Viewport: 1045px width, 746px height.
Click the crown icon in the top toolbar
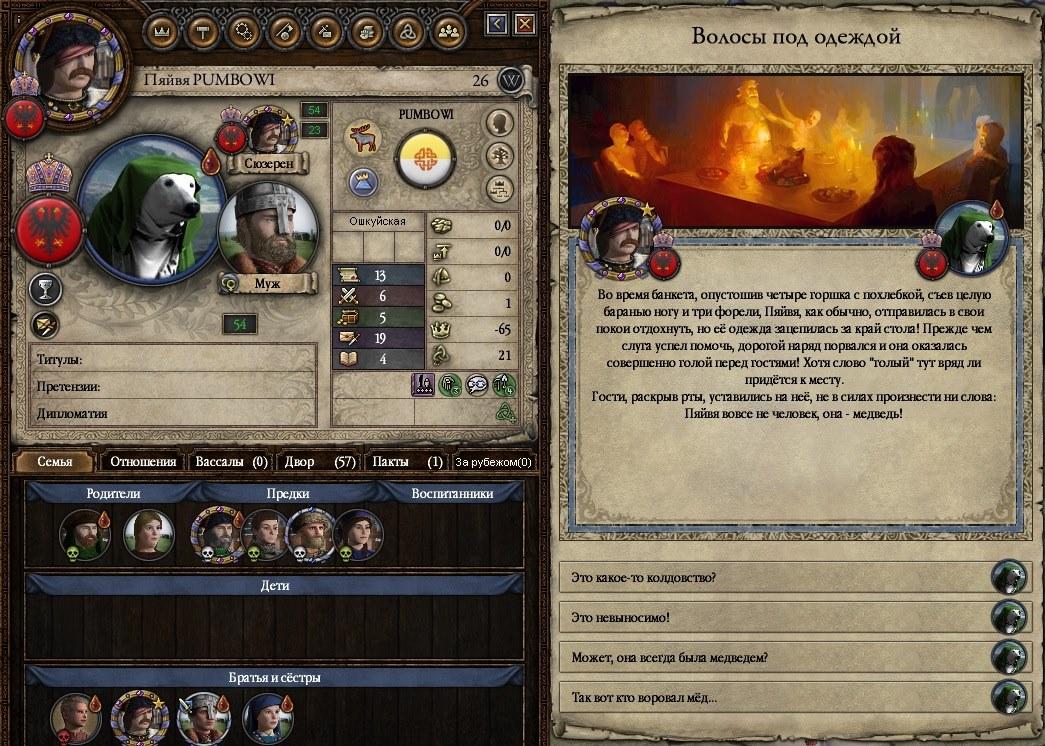click(161, 31)
